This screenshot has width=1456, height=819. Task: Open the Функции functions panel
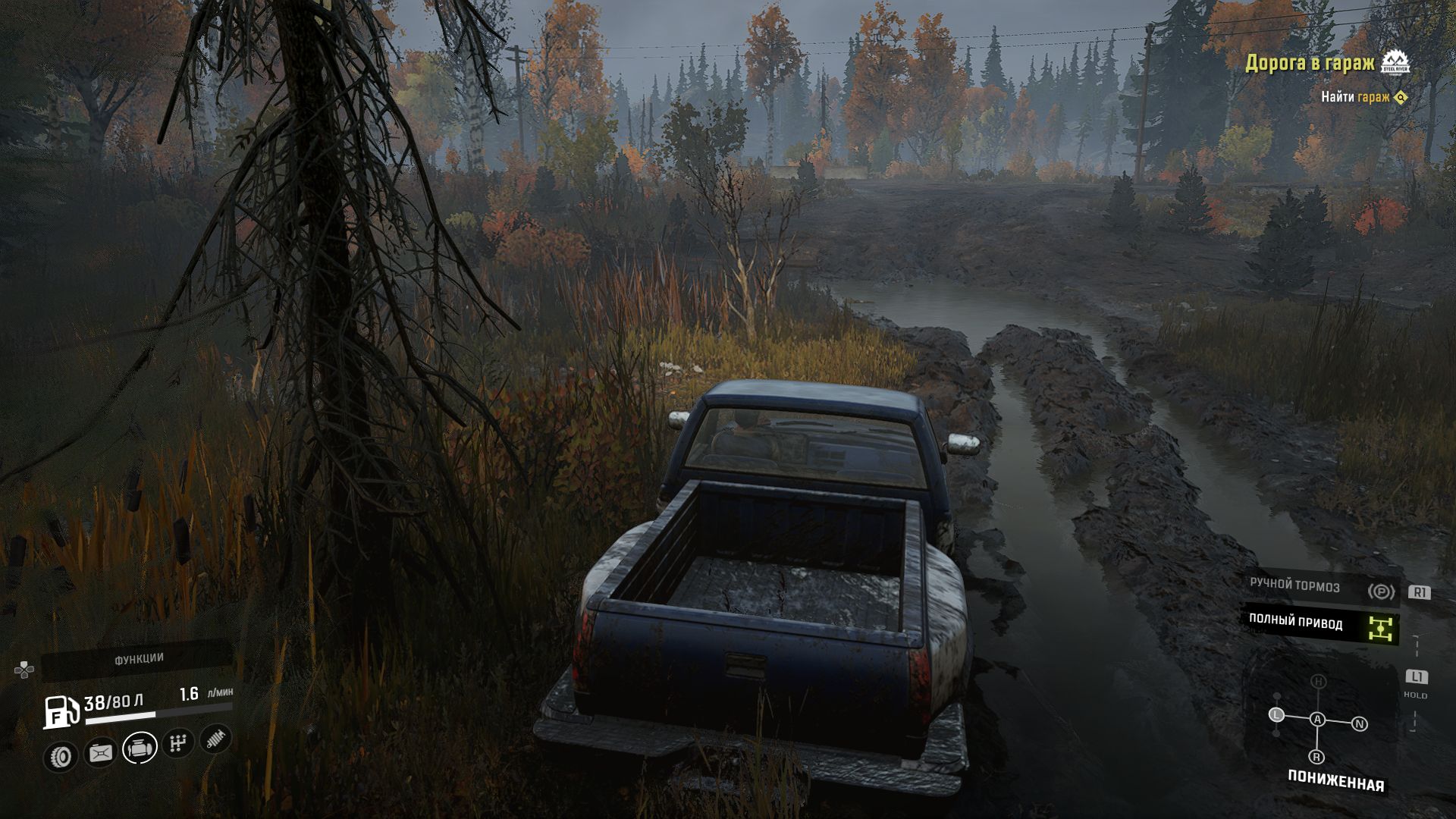(139, 659)
